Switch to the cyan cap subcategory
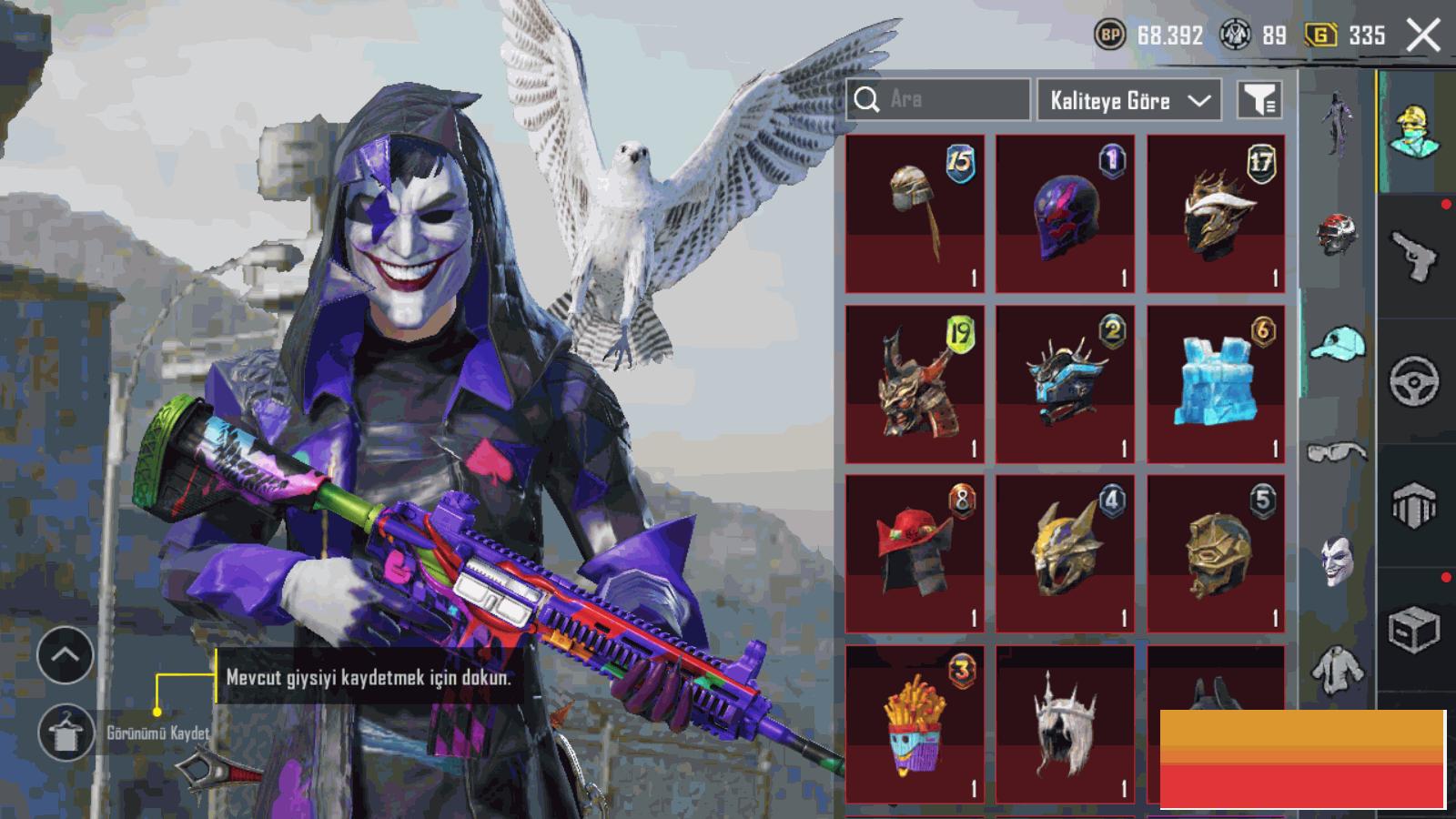Screen dimensions: 1456x819 (x=1337, y=344)
